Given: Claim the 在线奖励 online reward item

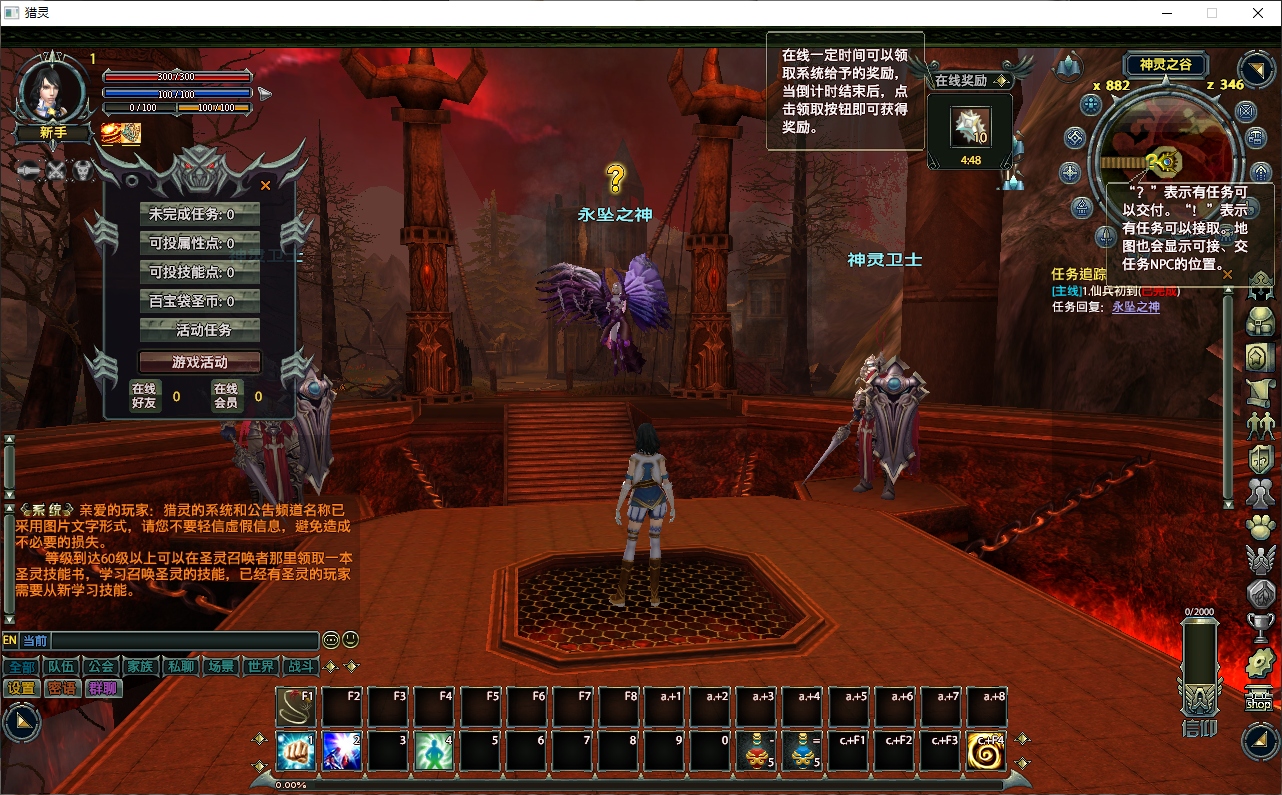Looking at the screenshot, I should [969, 127].
